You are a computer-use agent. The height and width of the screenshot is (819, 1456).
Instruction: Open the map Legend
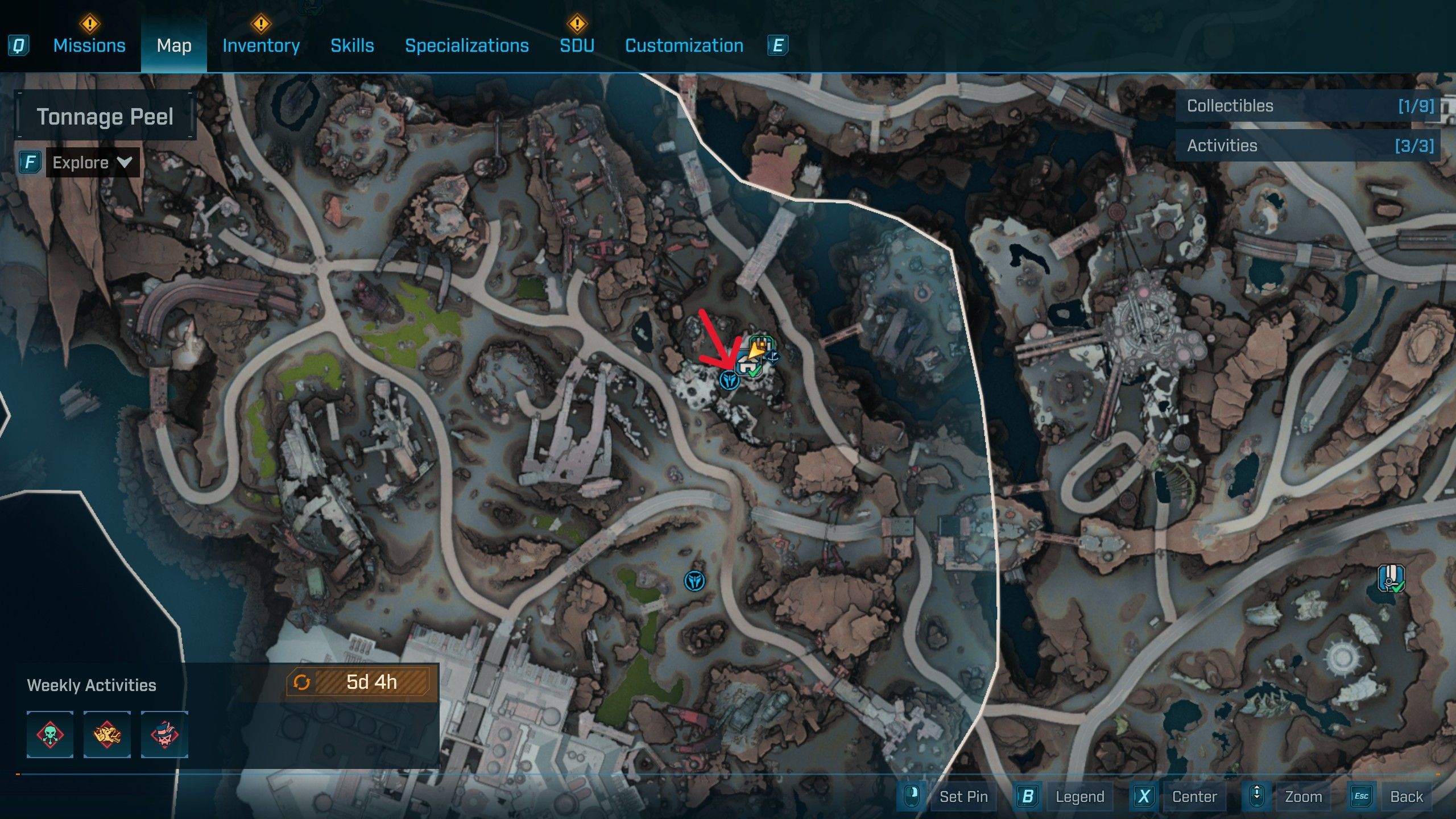coord(1079,796)
